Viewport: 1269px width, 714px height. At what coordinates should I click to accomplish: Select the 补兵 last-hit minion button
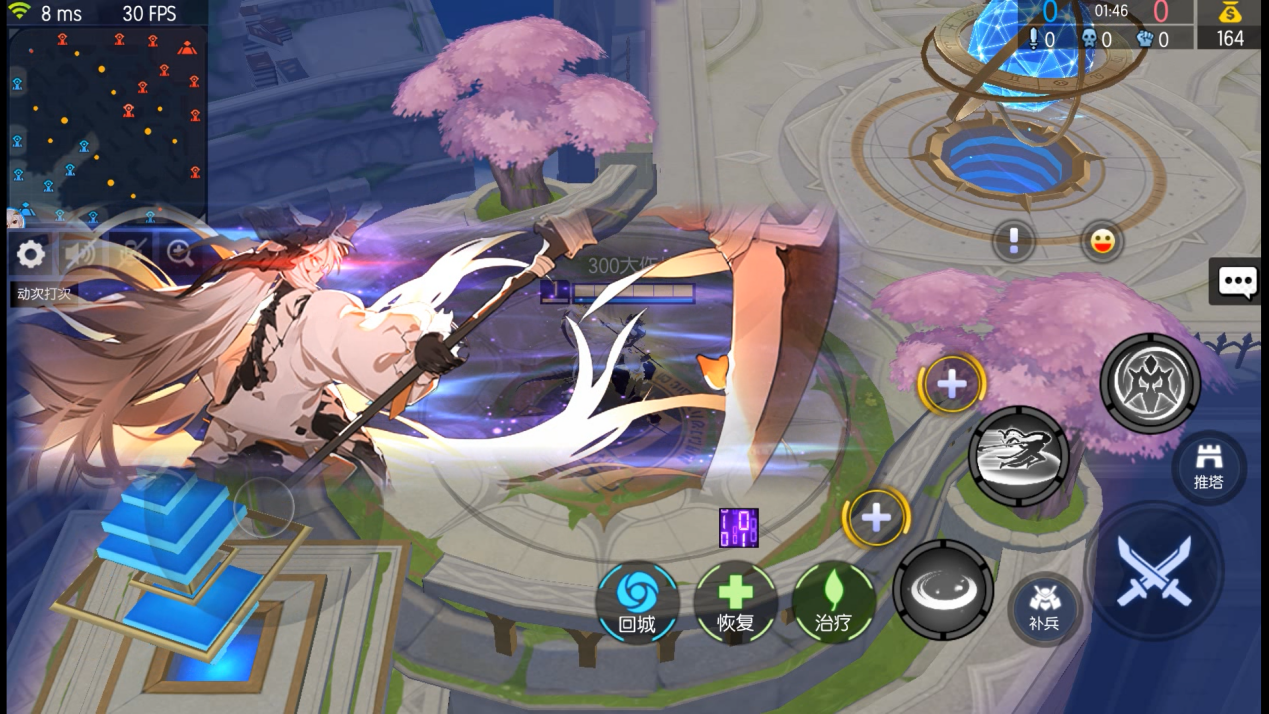click(x=1043, y=608)
